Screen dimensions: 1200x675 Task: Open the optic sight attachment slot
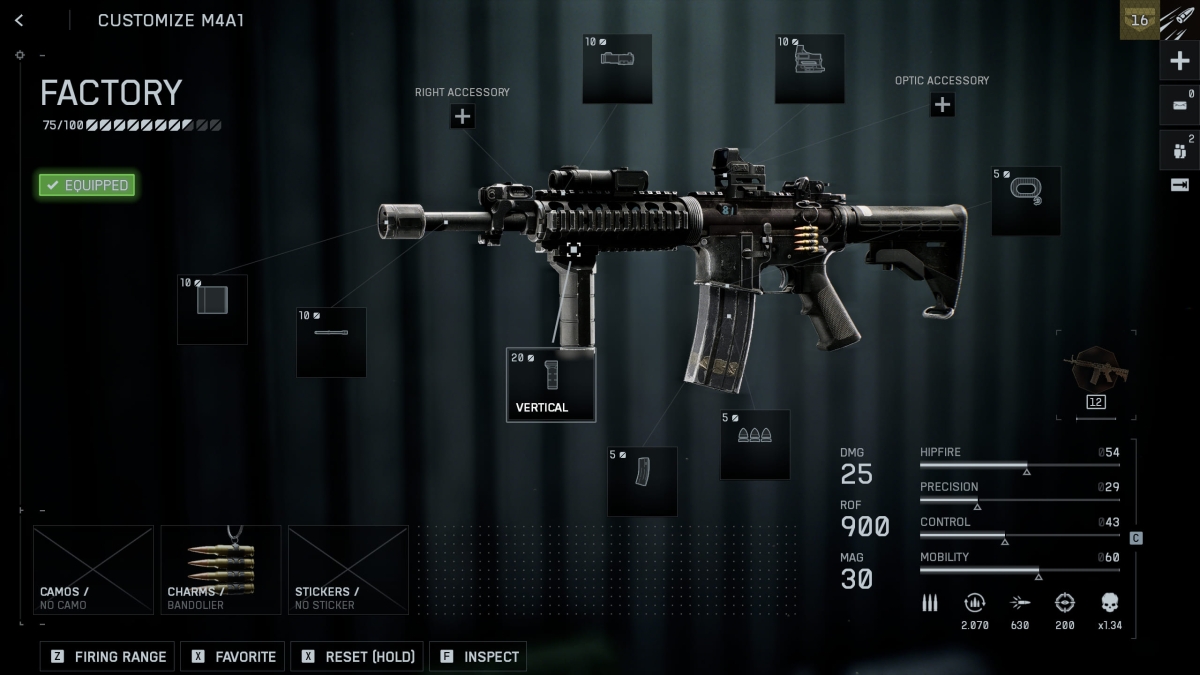coord(809,68)
